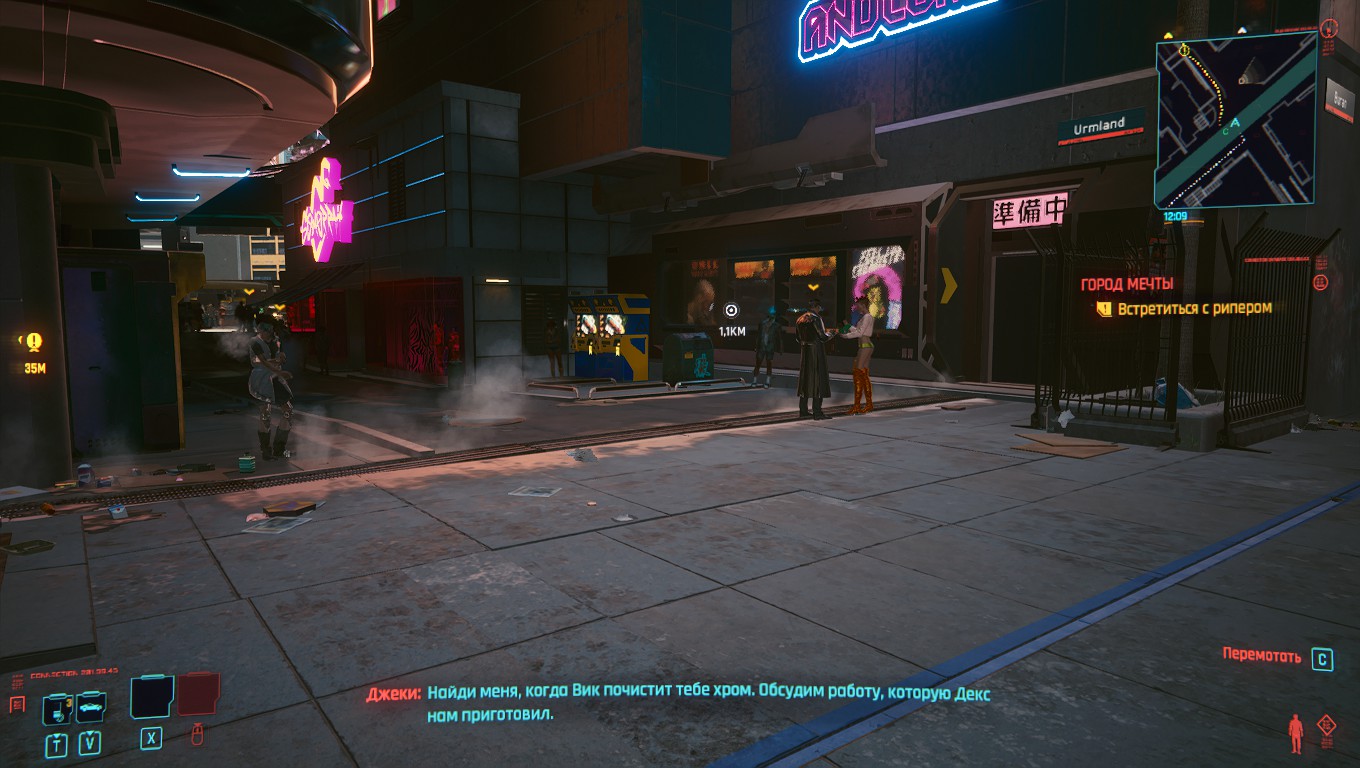The image size is (1360, 768).
Task: Select the empty blue-outlined consumable slot
Action: point(151,696)
